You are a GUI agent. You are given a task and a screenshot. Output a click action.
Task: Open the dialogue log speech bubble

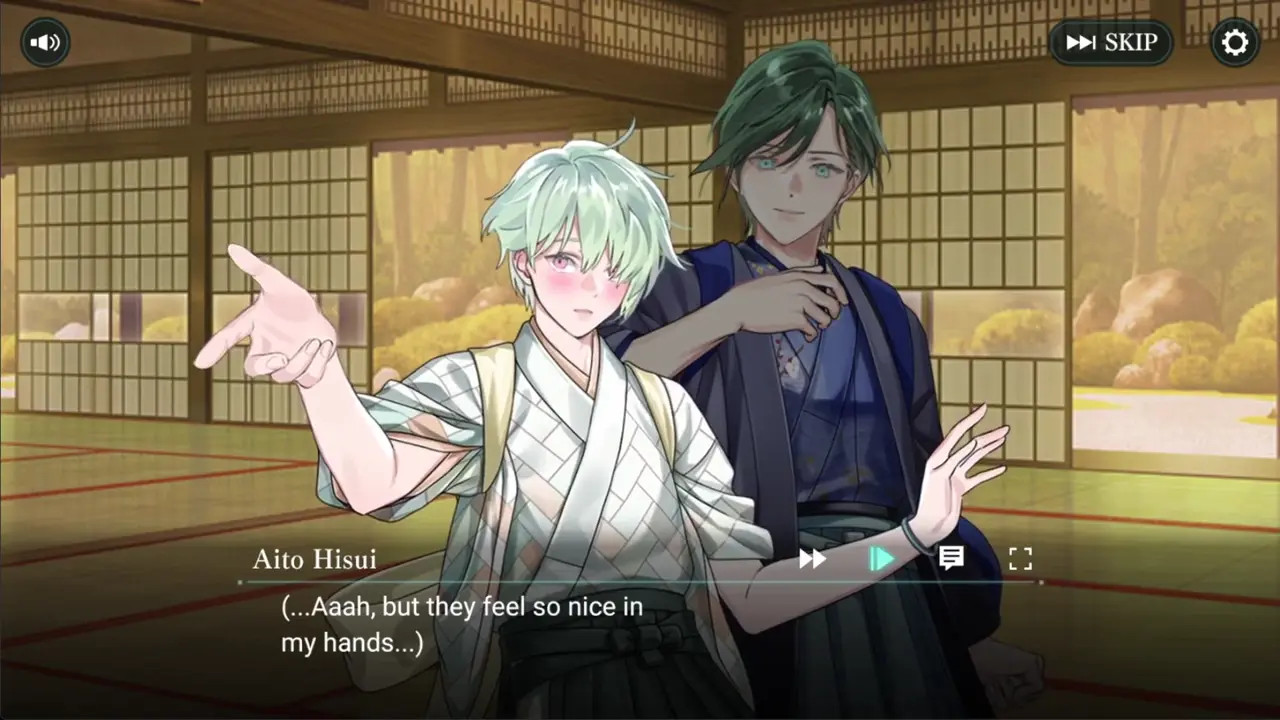pos(951,558)
